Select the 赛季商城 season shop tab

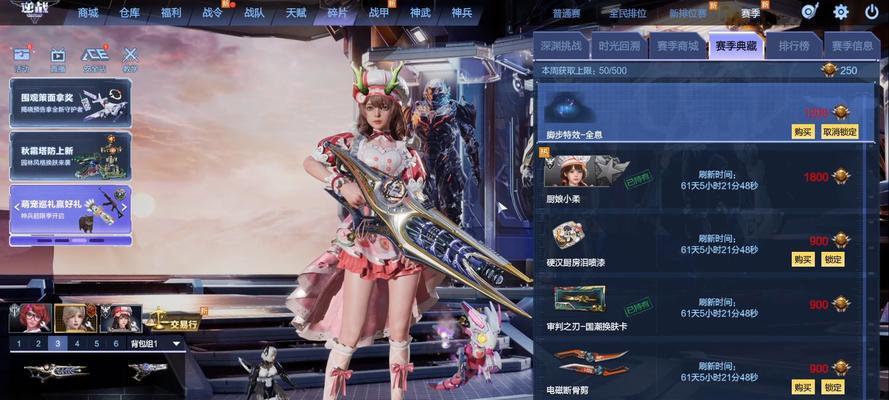point(677,46)
